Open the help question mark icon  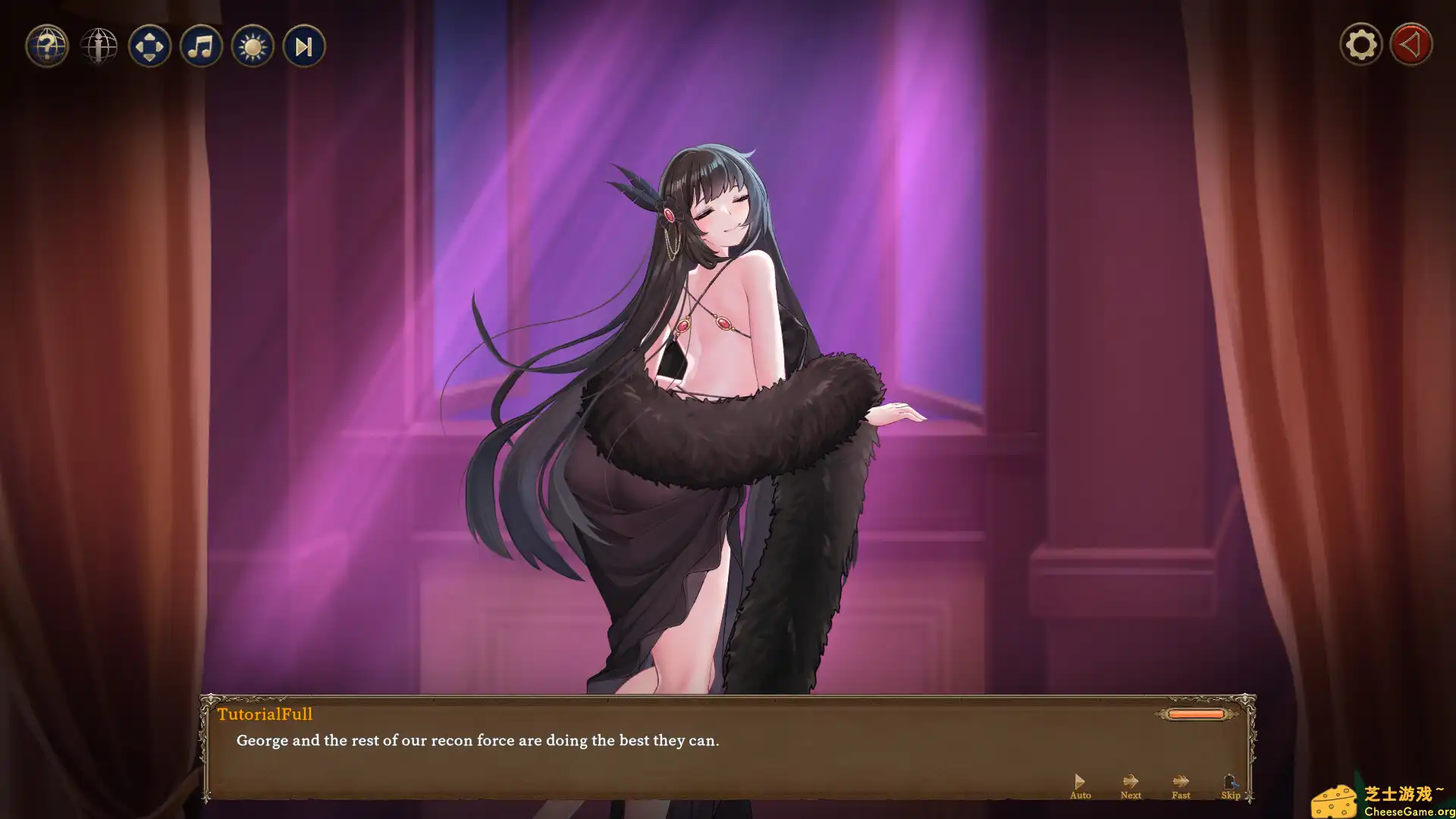click(x=46, y=45)
